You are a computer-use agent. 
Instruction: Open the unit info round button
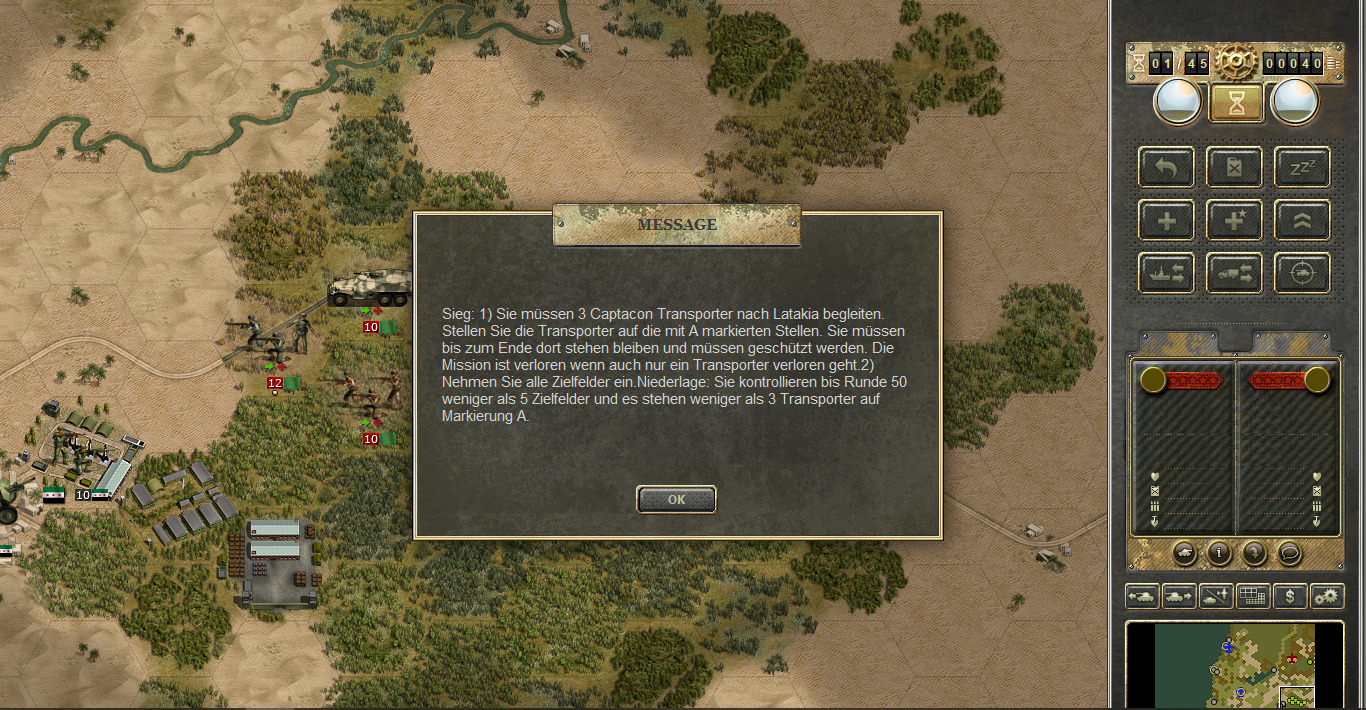point(1218,552)
